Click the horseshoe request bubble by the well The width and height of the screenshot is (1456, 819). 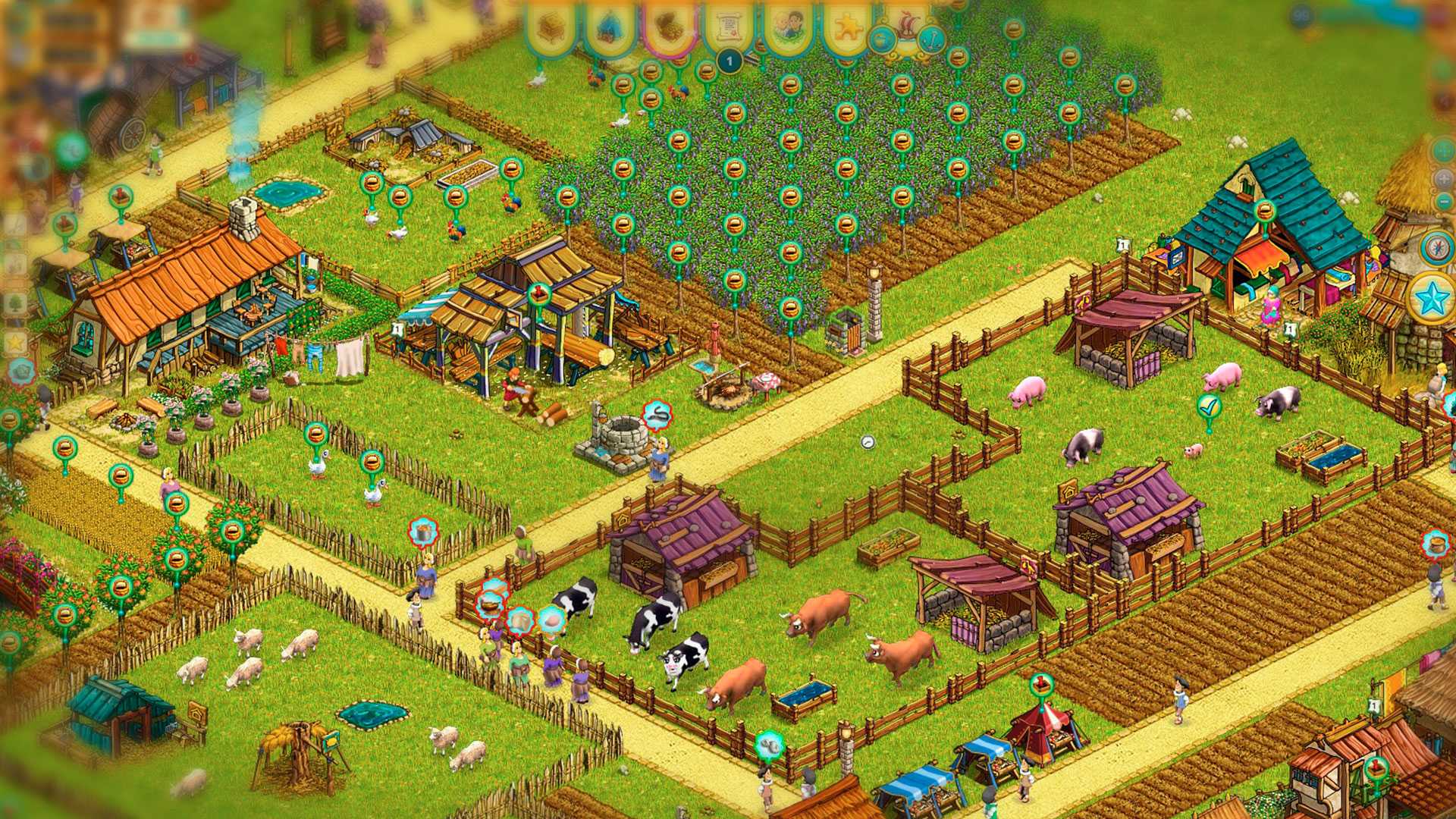tap(657, 415)
